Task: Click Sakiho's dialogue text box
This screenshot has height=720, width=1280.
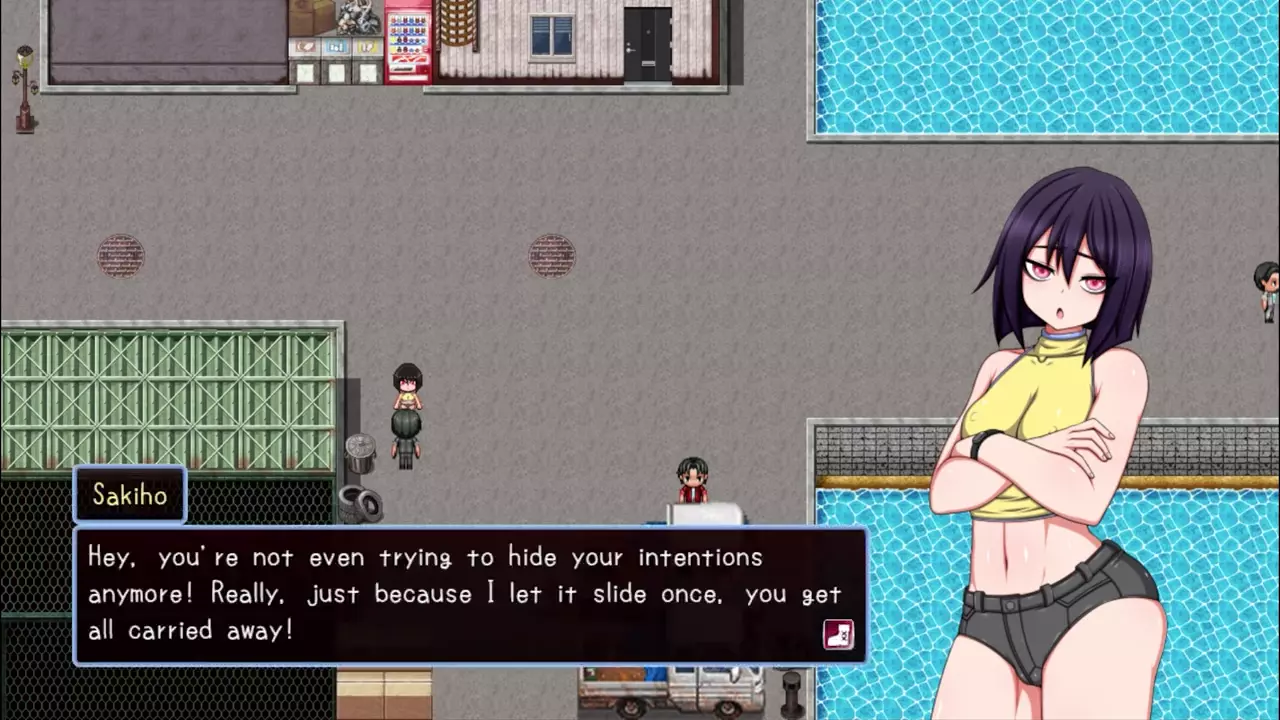Action: click(x=470, y=595)
